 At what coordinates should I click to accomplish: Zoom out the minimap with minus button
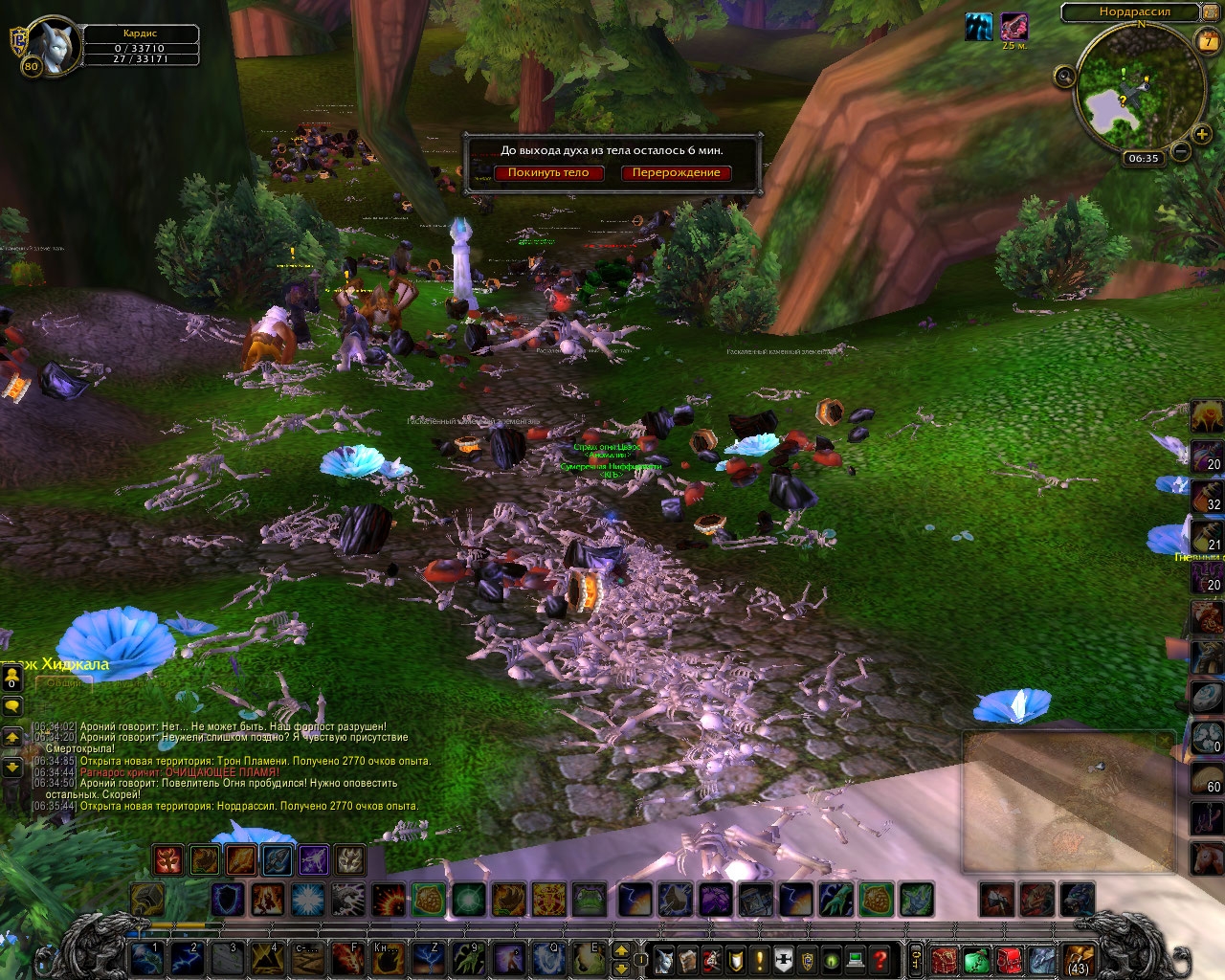[x=1181, y=151]
